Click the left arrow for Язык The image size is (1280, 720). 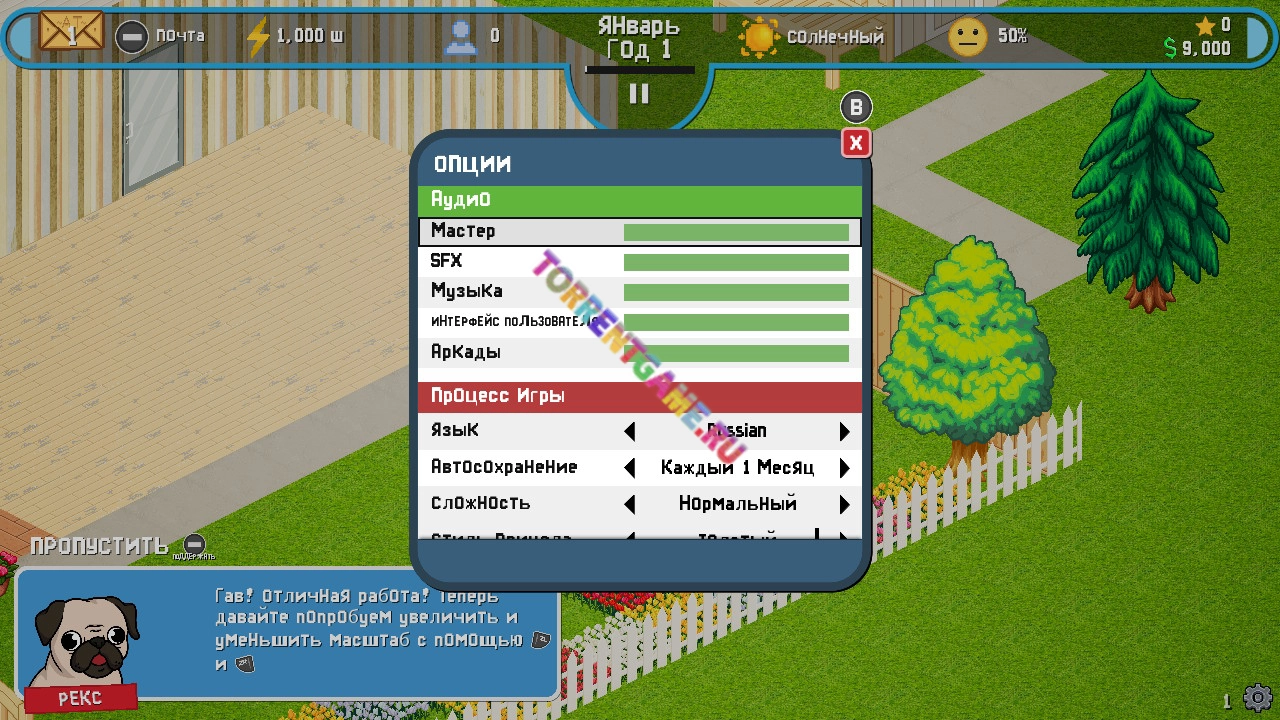click(x=630, y=431)
